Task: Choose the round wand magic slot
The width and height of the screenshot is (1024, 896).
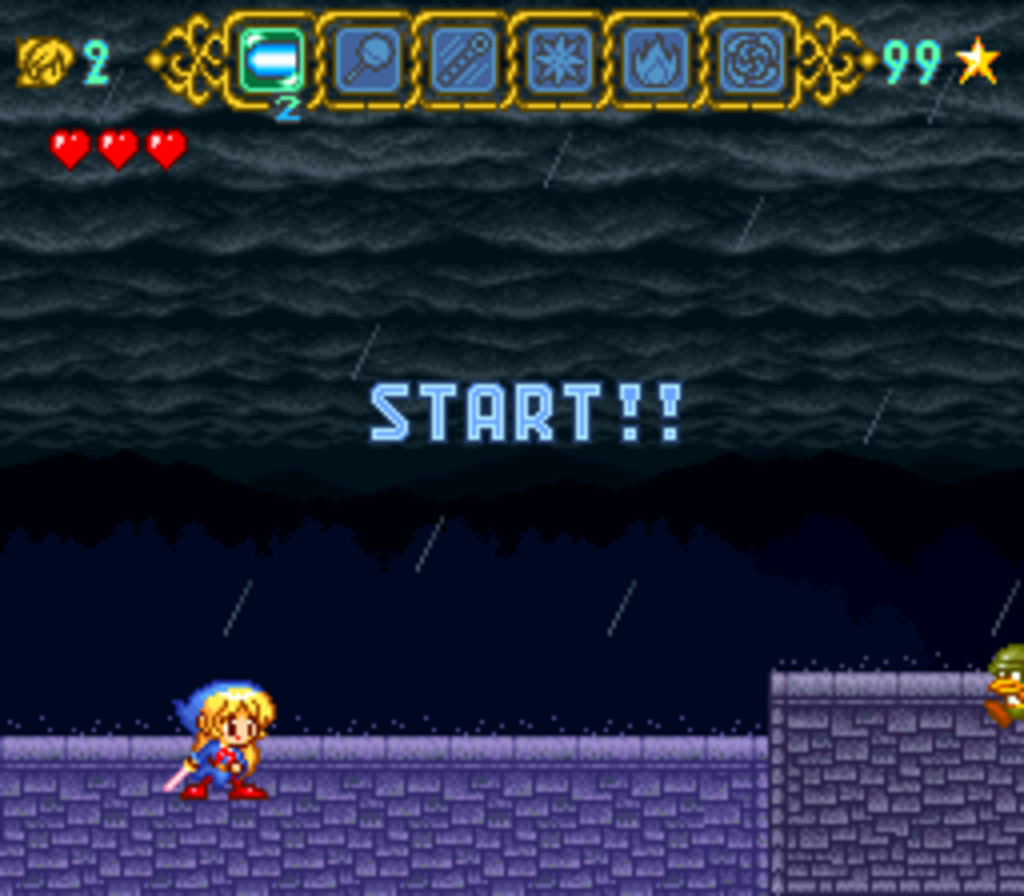Action: tap(367, 61)
